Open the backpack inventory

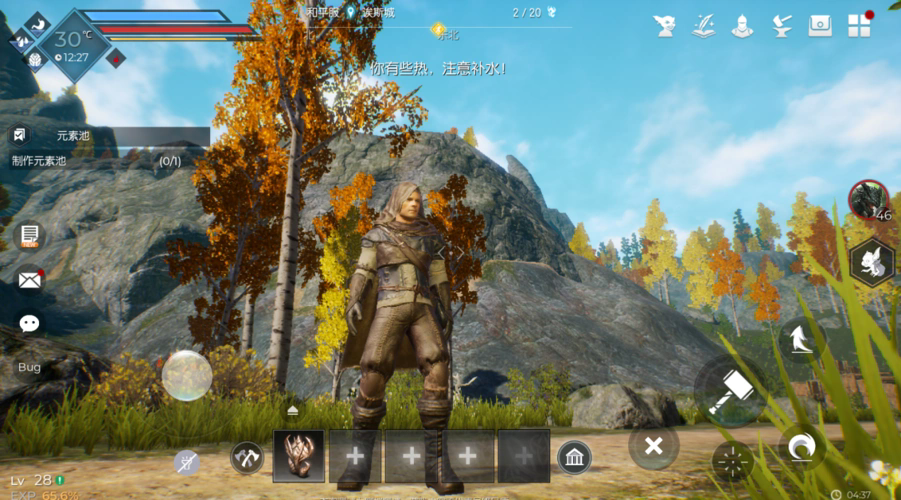820,26
